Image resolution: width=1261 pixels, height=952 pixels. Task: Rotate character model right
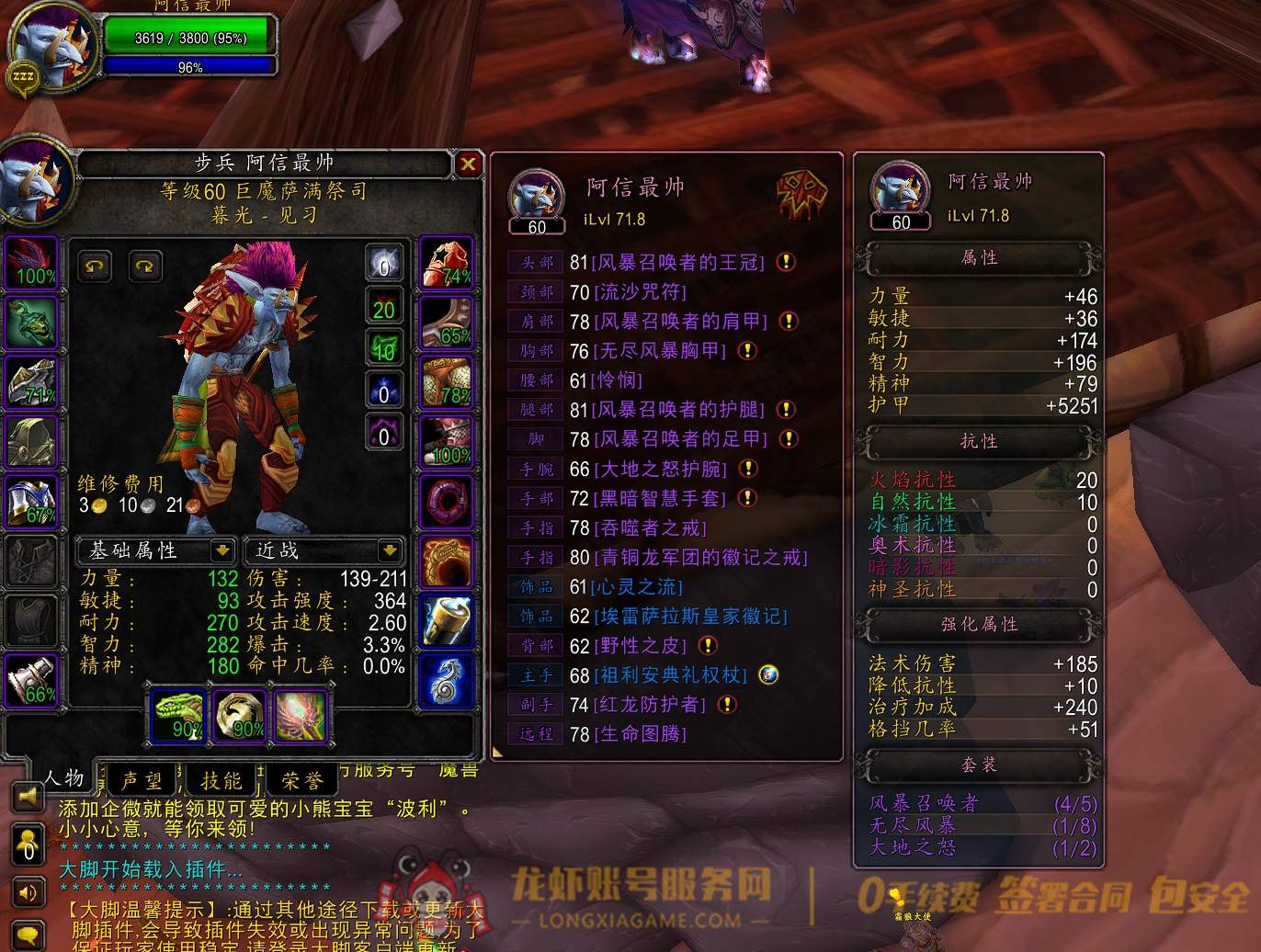(x=145, y=266)
